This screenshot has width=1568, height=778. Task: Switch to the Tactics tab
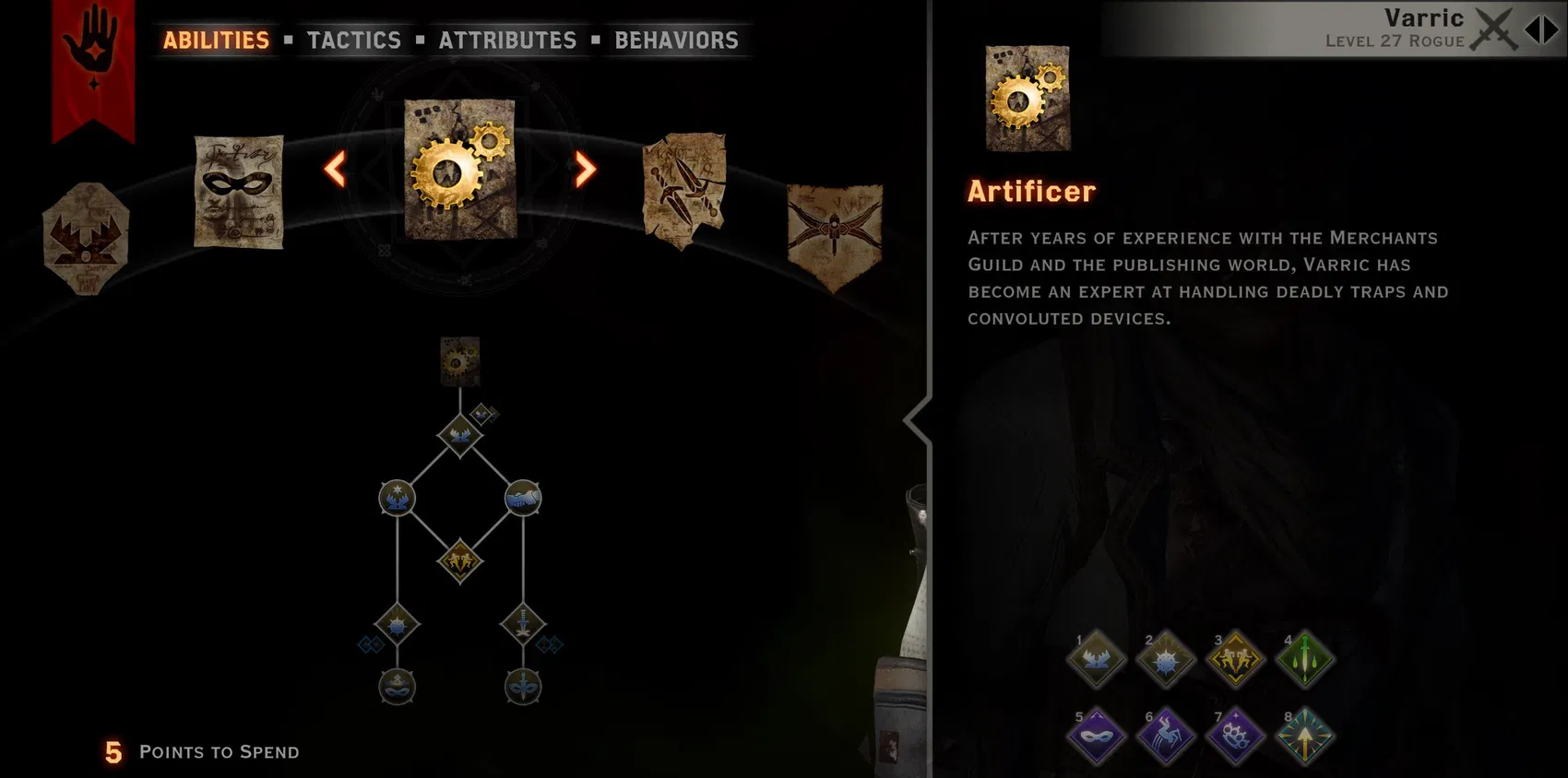(x=355, y=40)
